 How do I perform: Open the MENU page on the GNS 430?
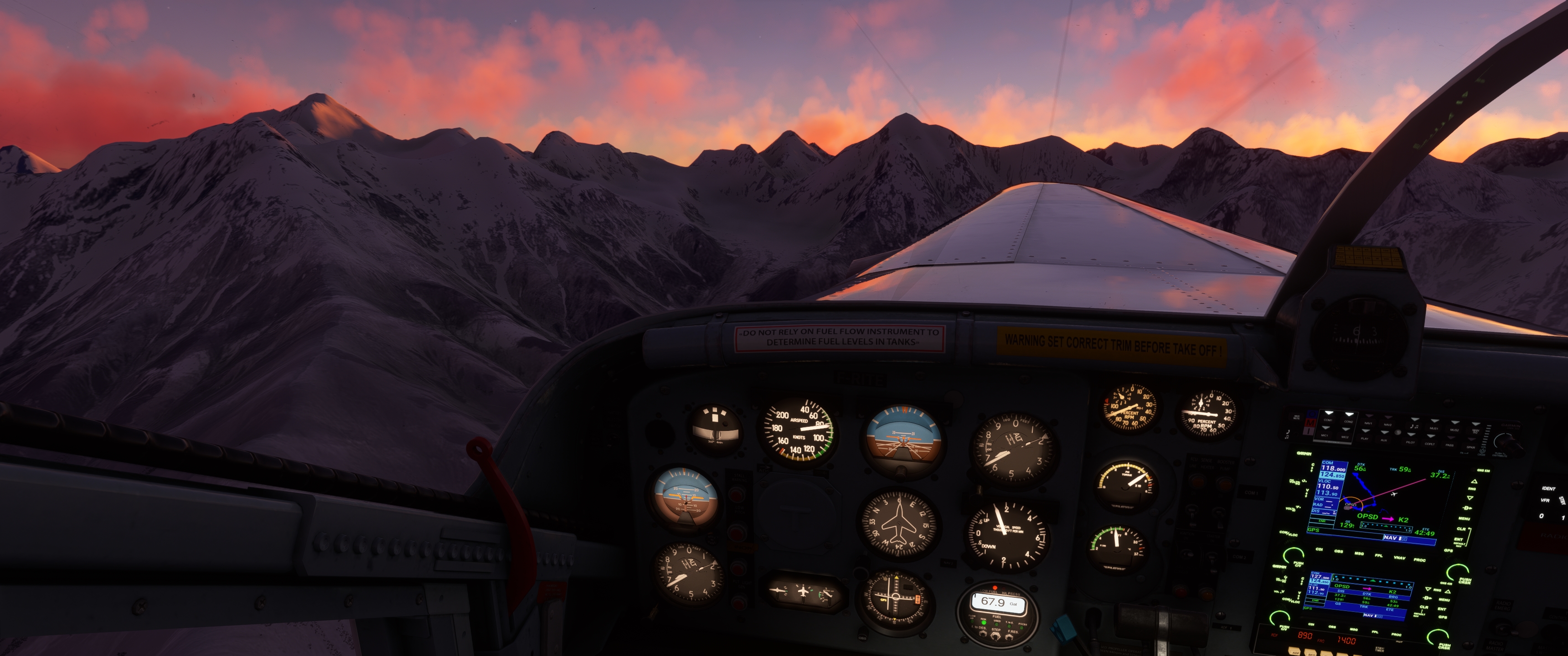1444,600
